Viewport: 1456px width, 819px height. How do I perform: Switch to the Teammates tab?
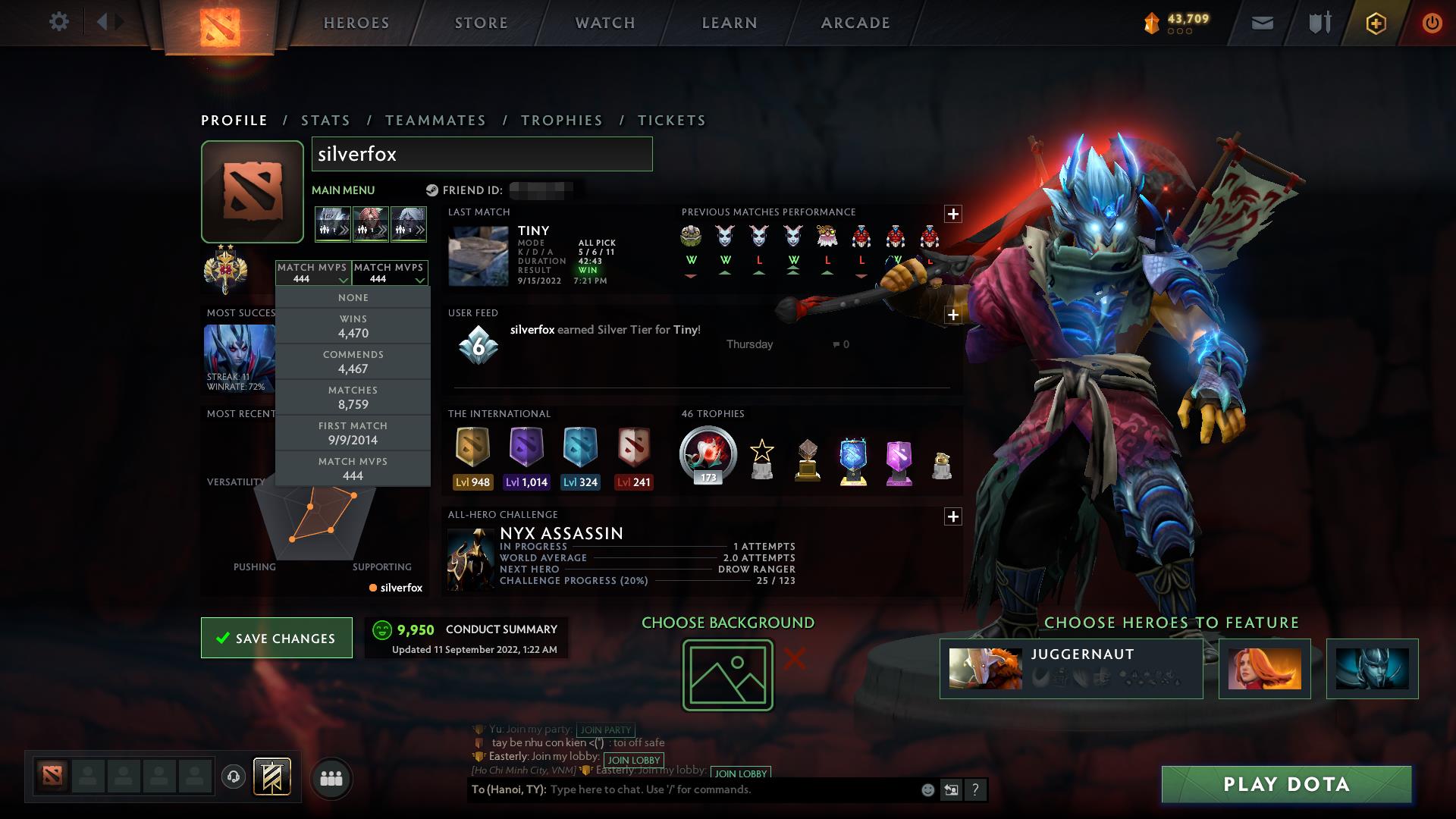pos(435,121)
